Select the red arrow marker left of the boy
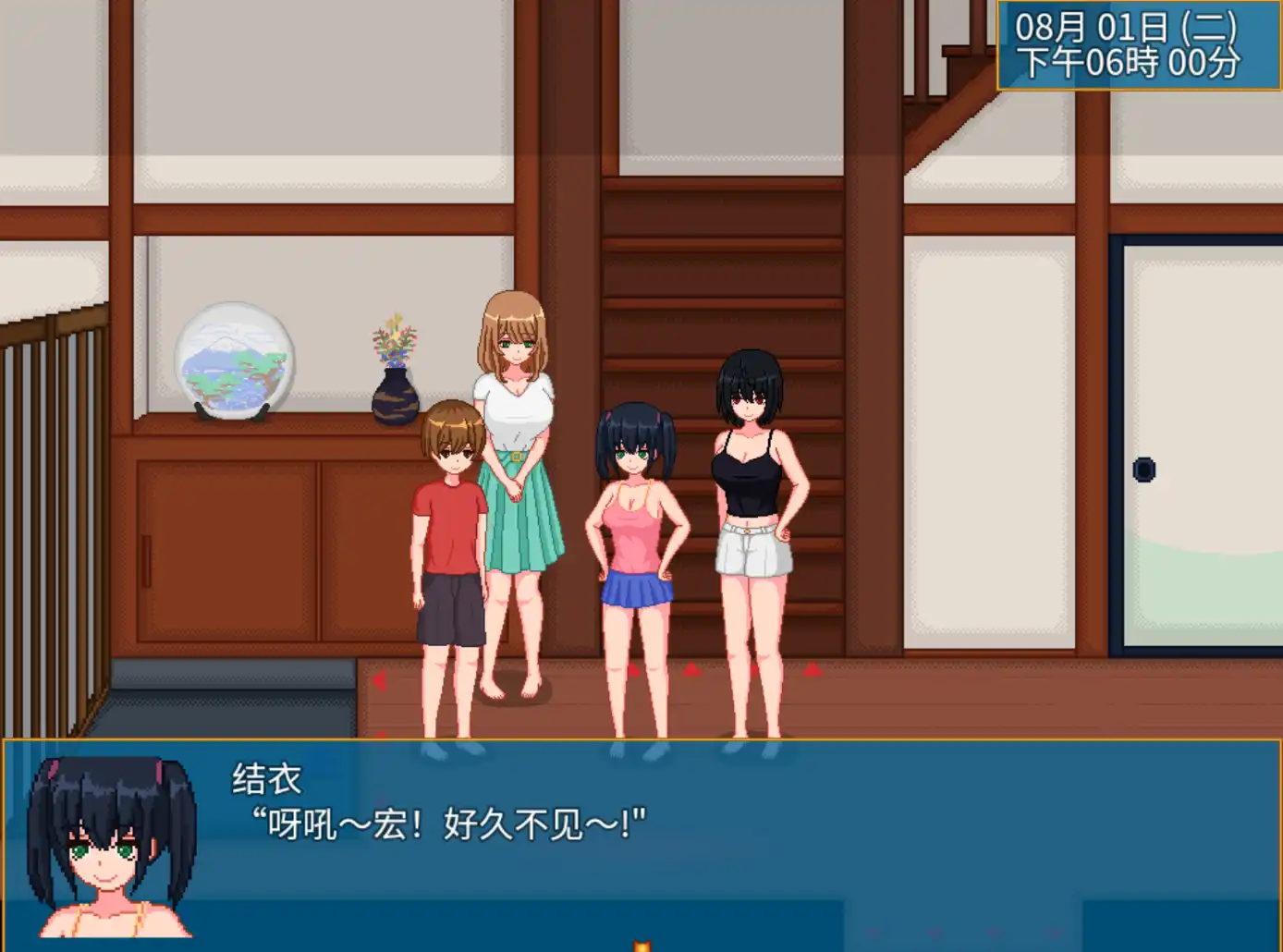Viewport: 1283px width, 952px height. 377,681
